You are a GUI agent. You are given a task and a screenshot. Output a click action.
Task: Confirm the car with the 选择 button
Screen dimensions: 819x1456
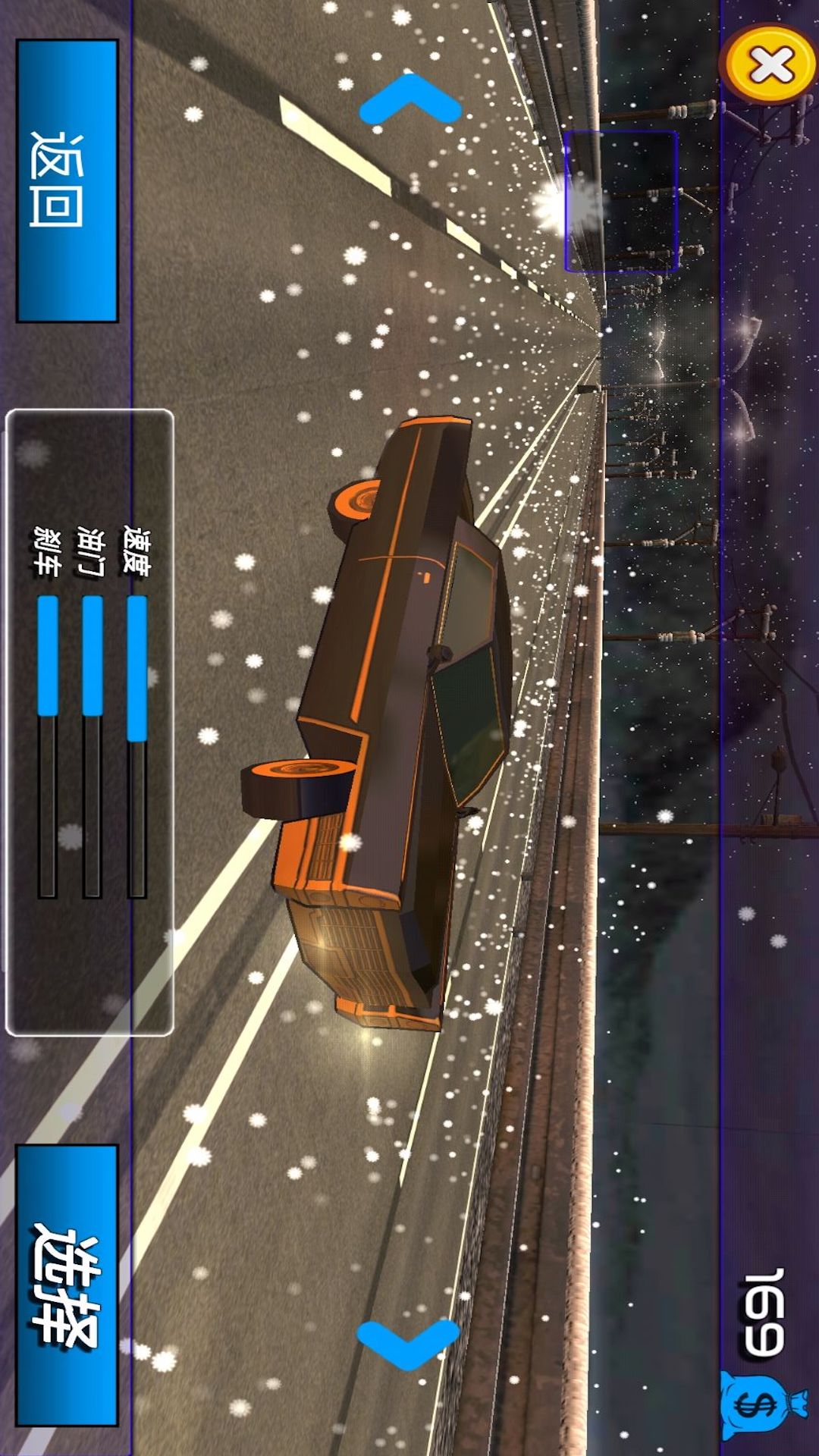coord(67,1285)
